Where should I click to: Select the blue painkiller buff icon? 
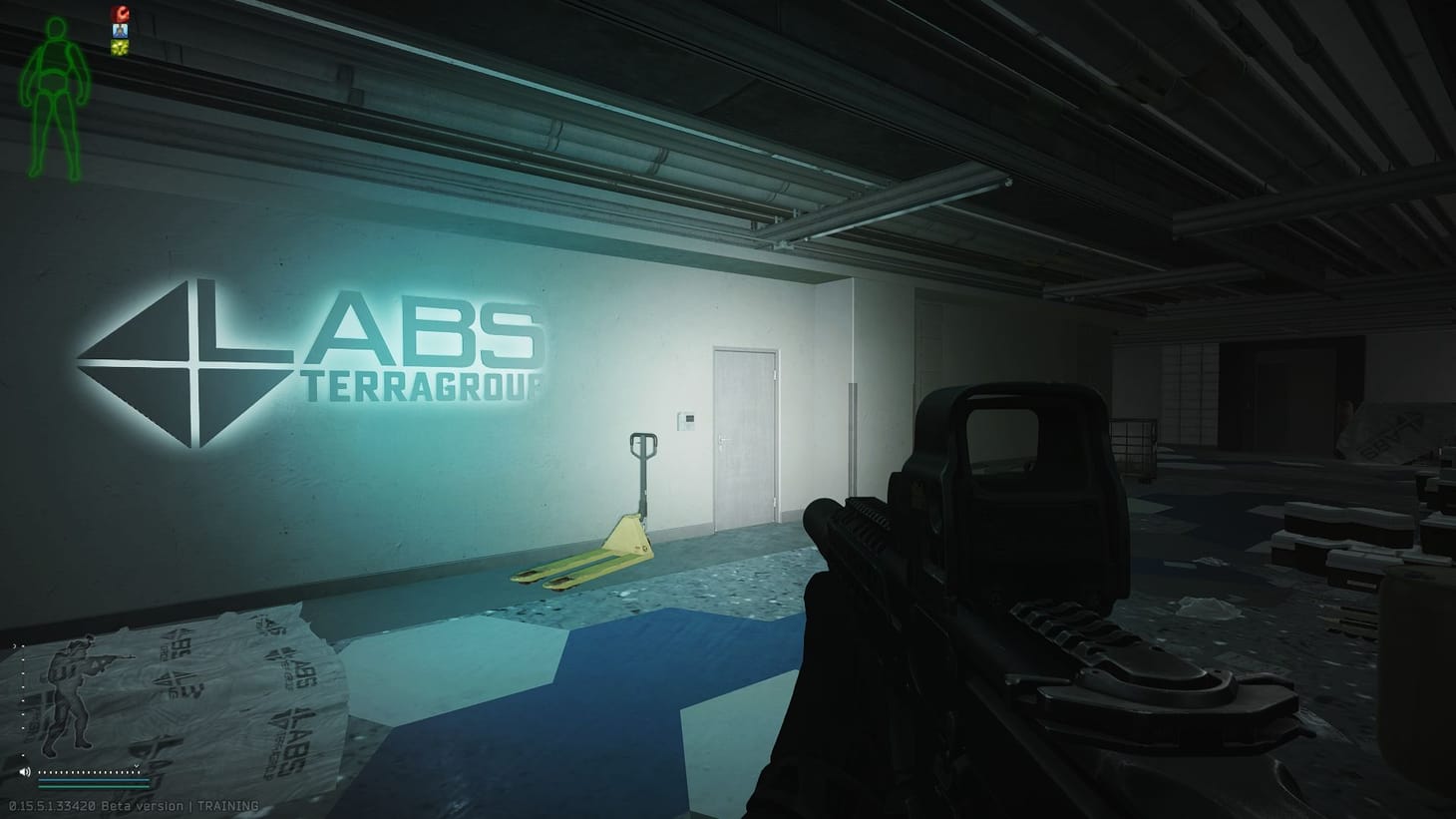tap(120, 31)
